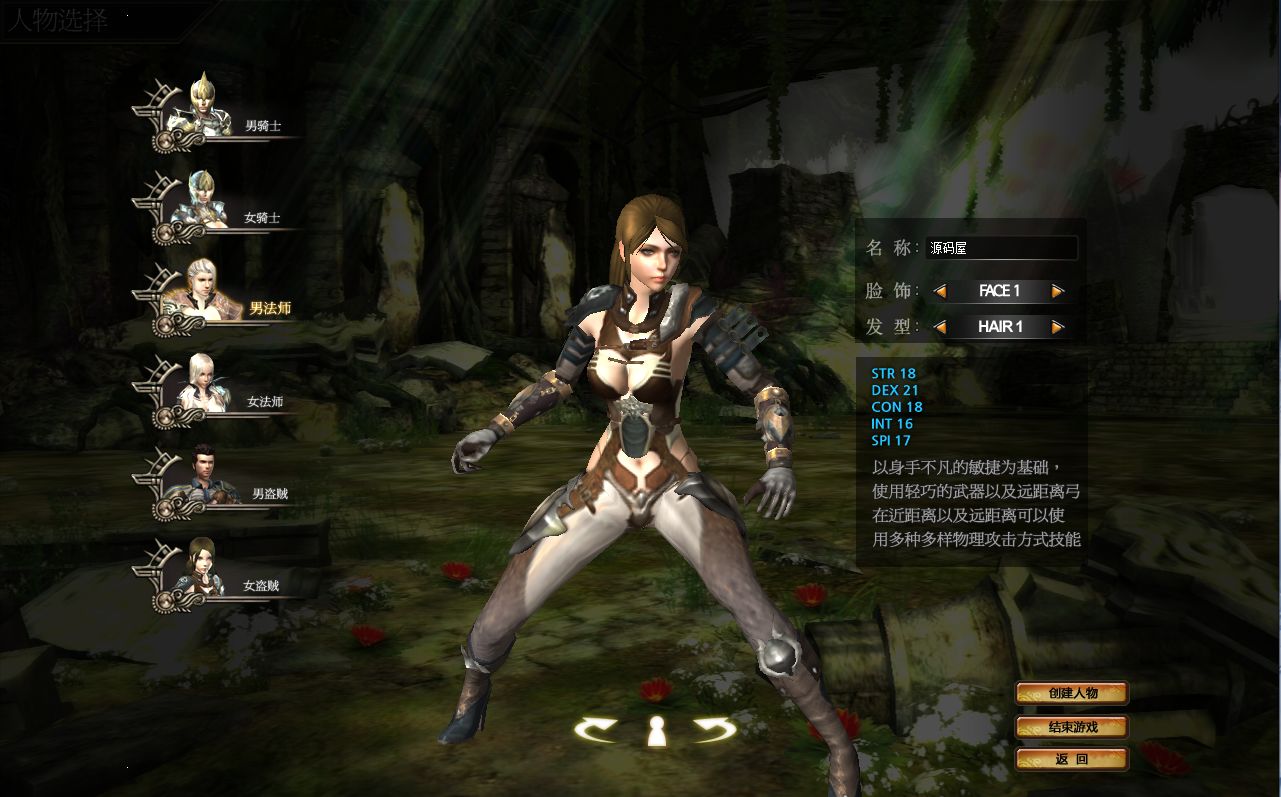Switch to next hairstyle with HAIR 1 right arrow
The width and height of the screenshot is (1281, 797).
pyautogui.click(x=1058, y=326)
